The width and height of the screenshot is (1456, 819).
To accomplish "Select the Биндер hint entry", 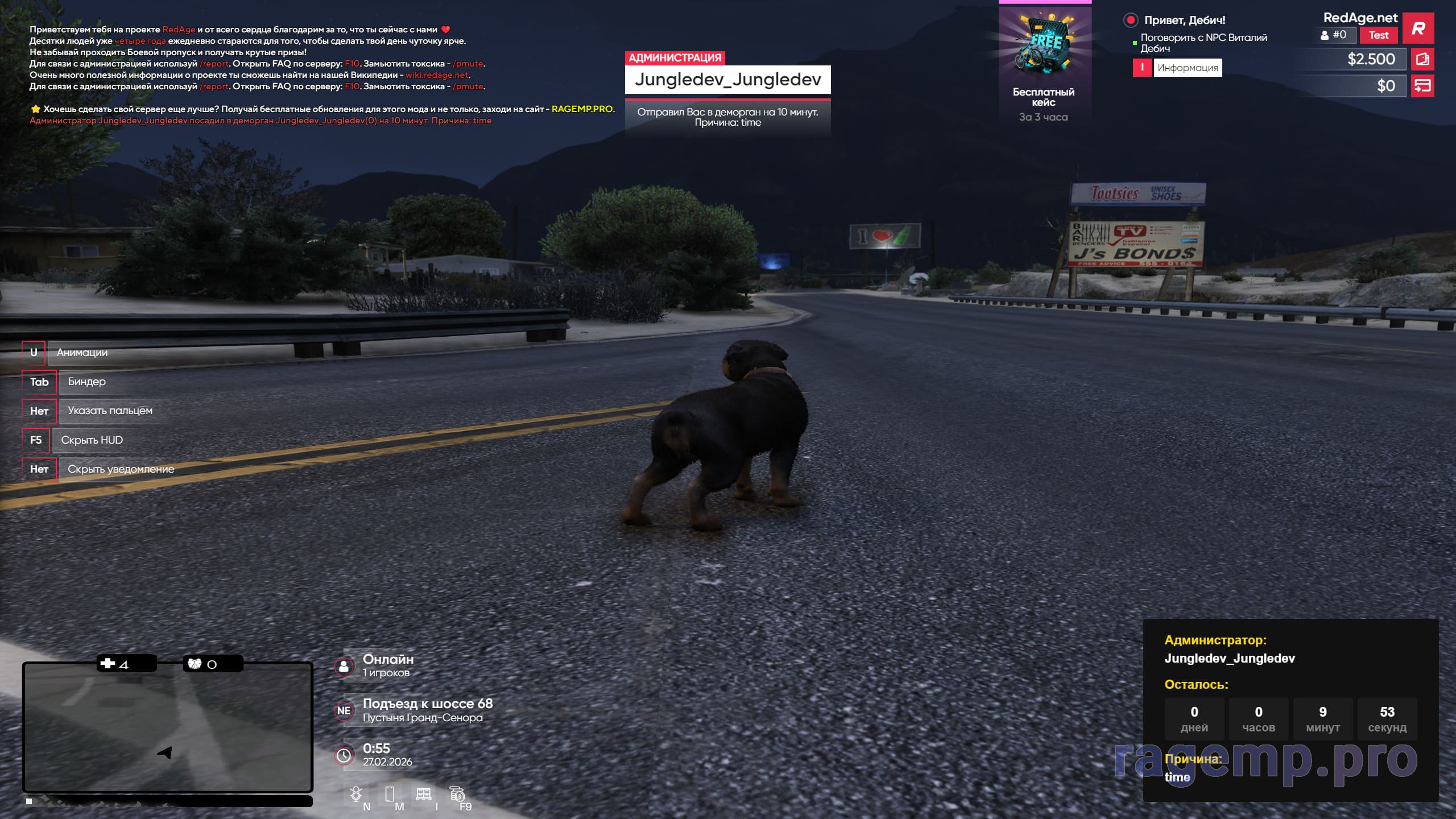I will pyautogui.click(x=86, y=382).
